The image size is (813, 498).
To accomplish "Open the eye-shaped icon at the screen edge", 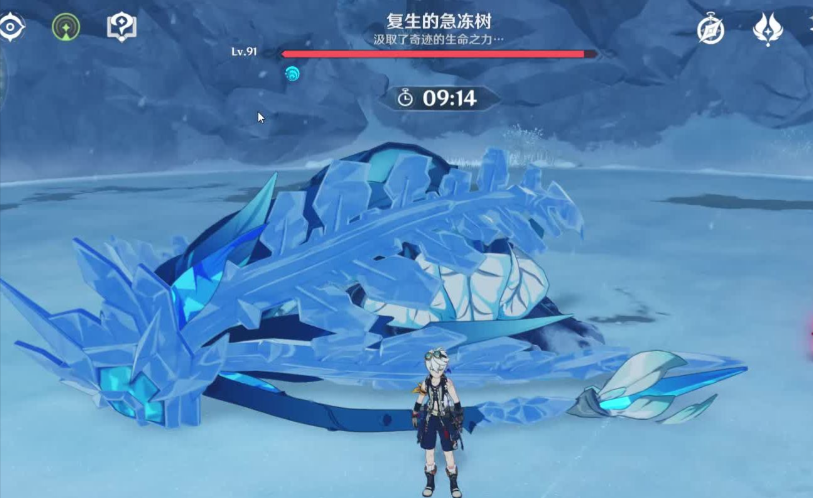I will pos(10,27).
